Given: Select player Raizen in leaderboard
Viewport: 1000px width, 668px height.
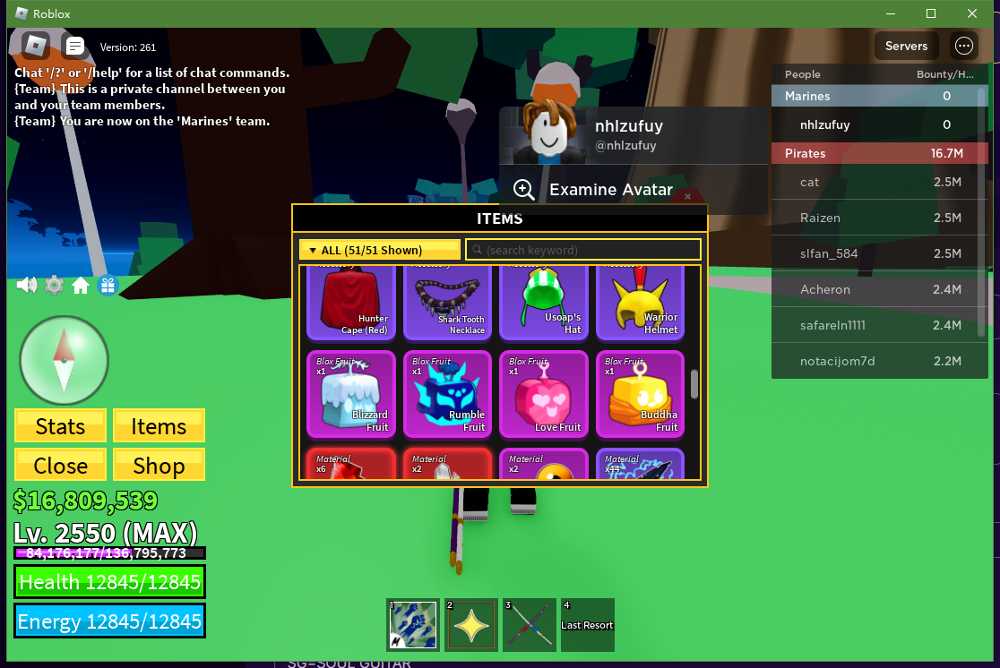Looking at the screenshot, I should [820, 217].
